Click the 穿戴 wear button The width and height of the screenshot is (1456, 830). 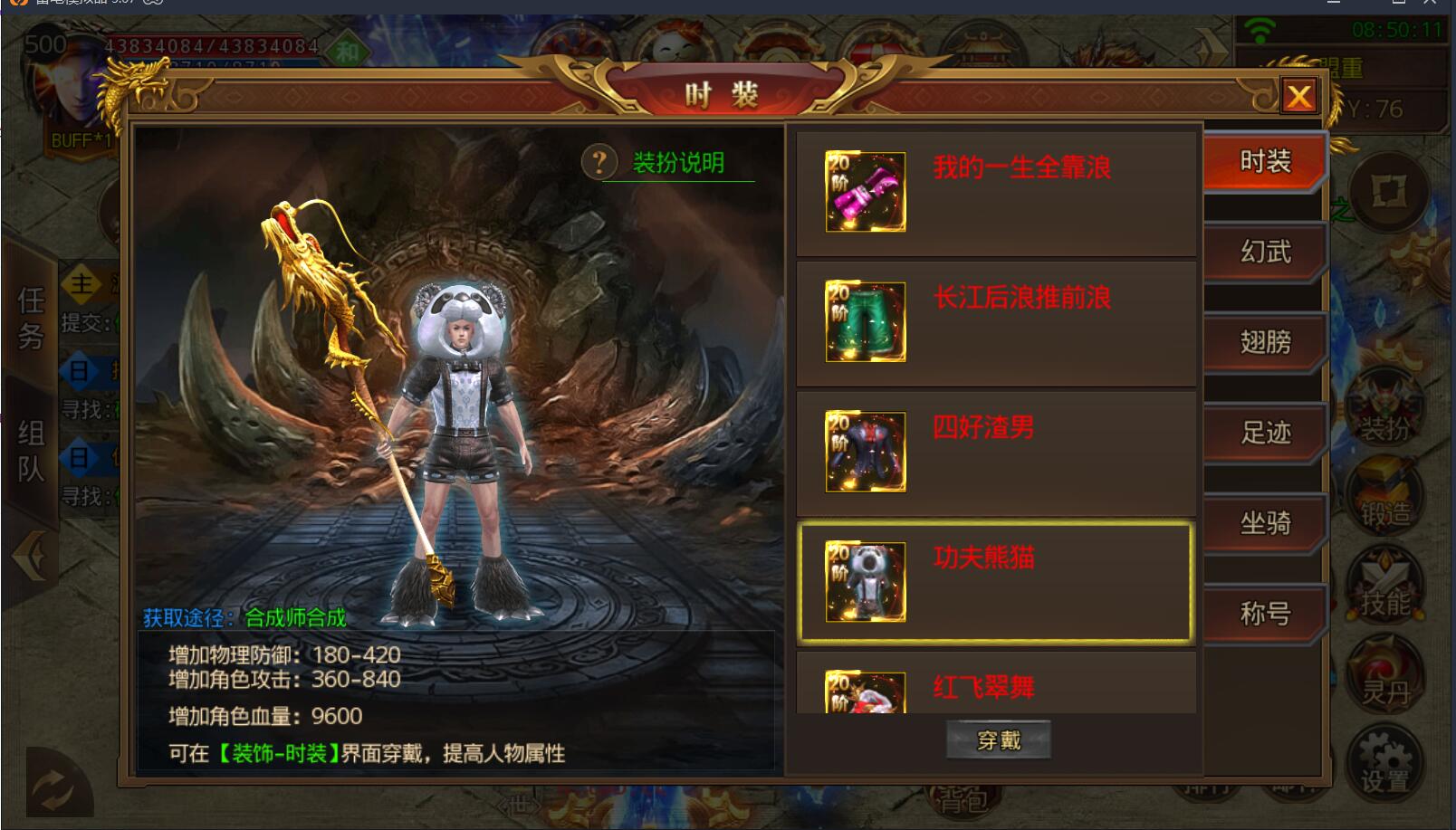[x=999, y=740]
